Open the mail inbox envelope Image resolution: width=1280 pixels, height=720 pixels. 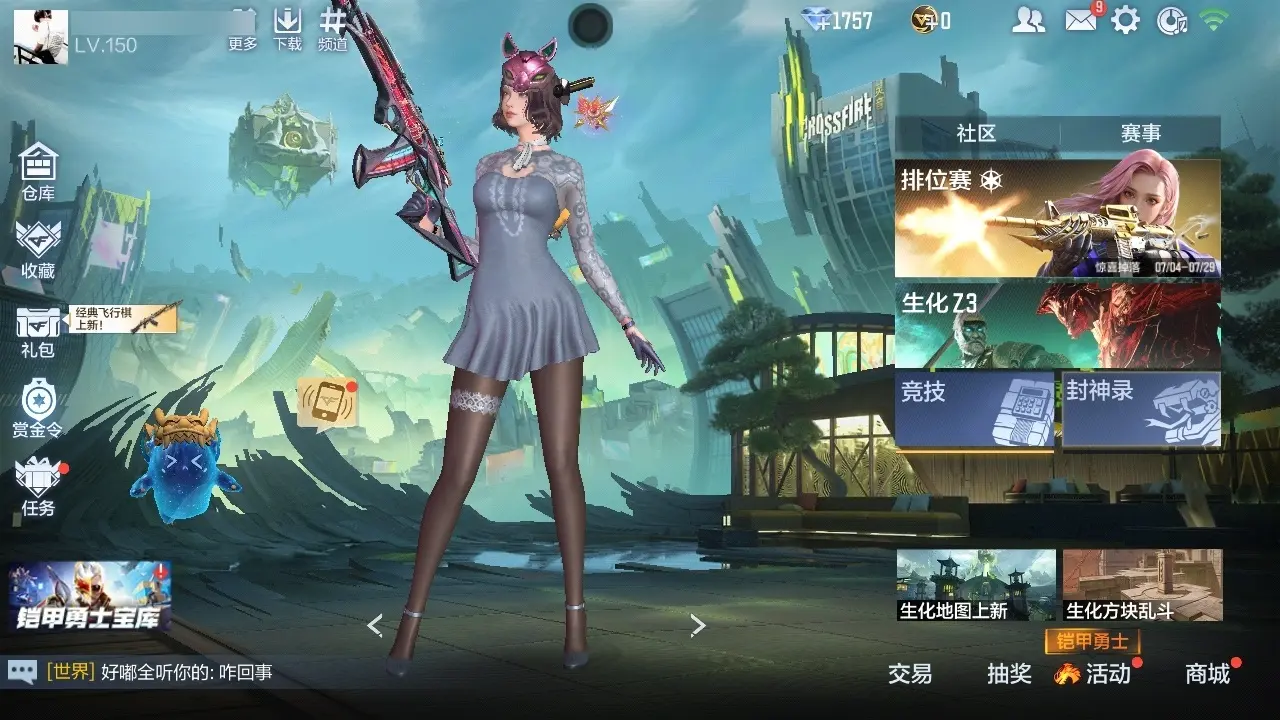pyautogui.click(x=1080, y=19)
